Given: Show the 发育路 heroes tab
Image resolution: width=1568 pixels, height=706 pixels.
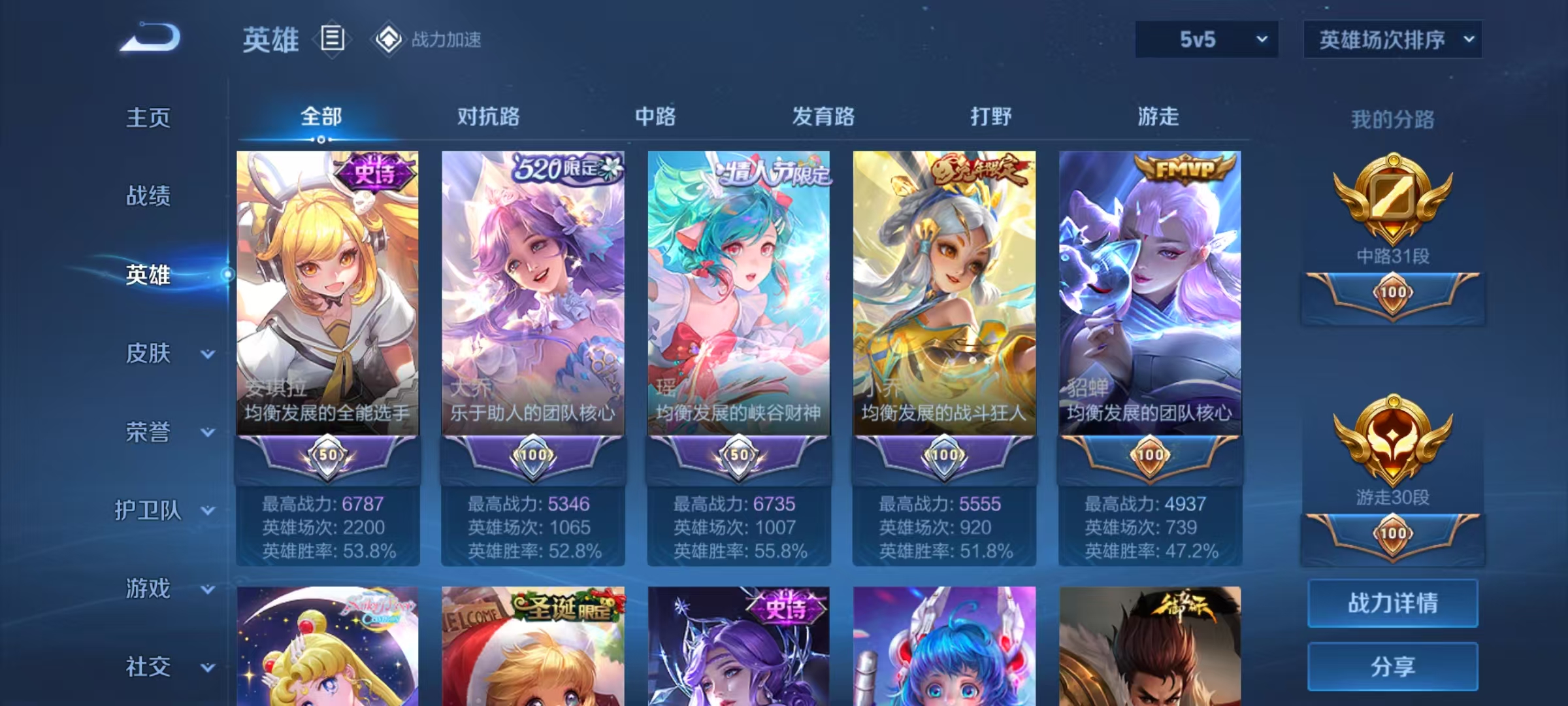Looking at the screenshot, I should [823, 116].
